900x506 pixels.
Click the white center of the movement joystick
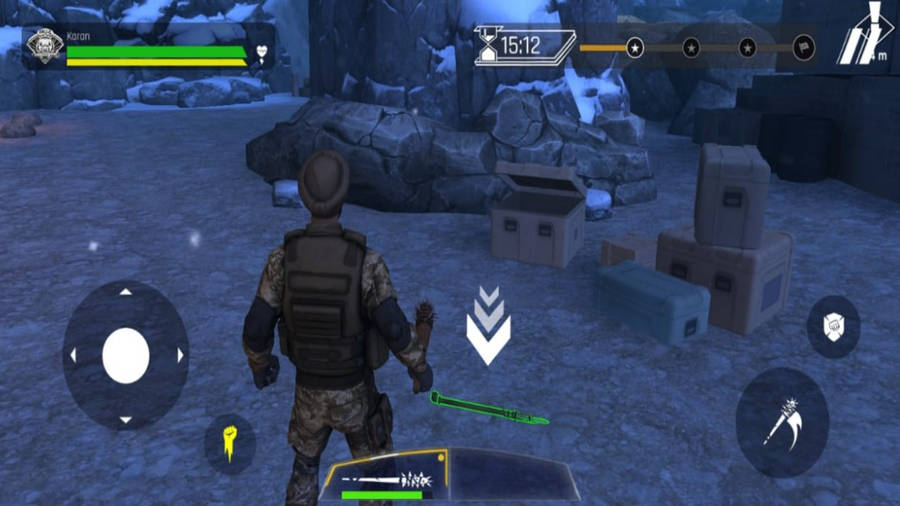(126, 355)
